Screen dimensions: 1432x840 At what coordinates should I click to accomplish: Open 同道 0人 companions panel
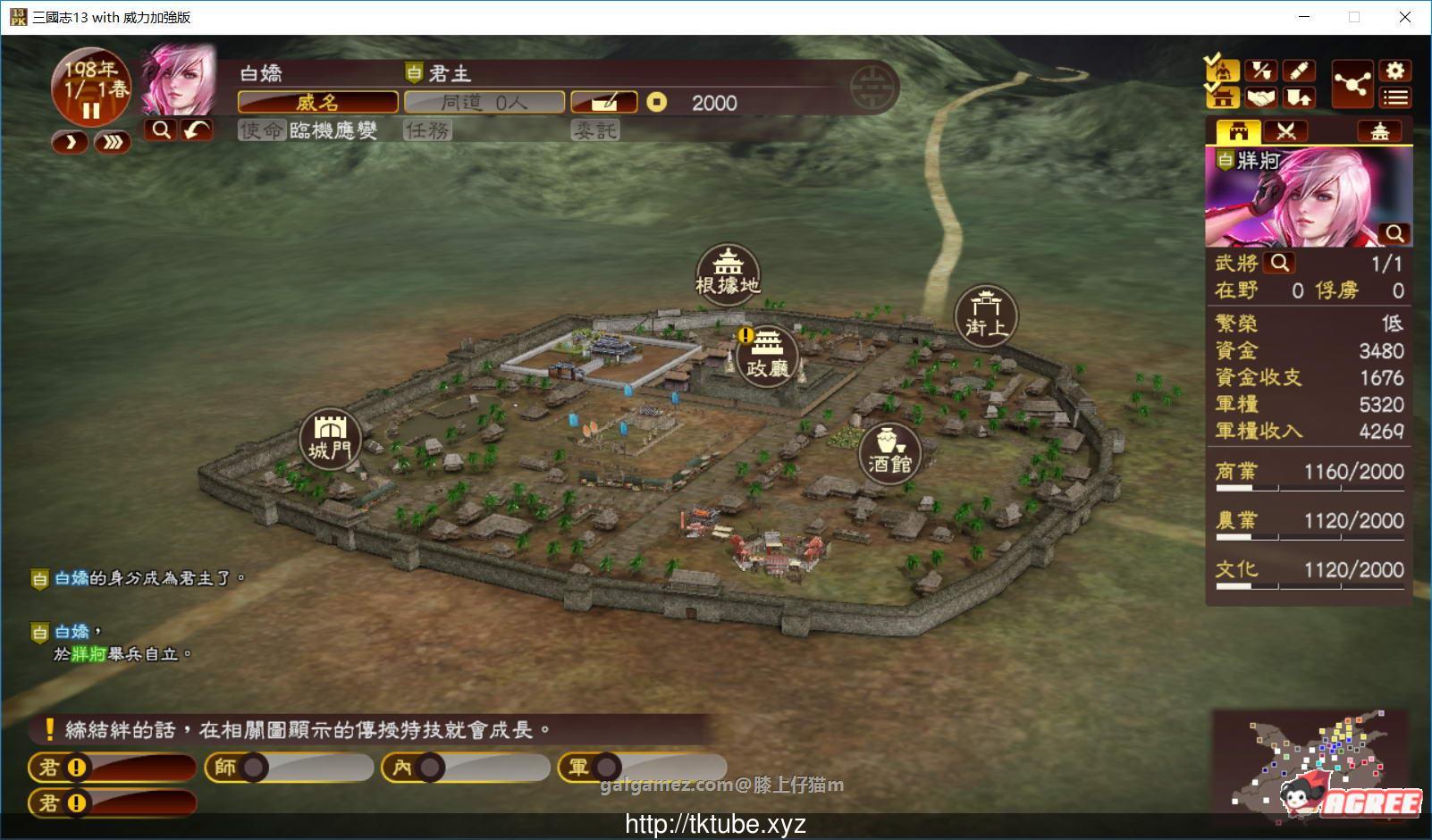coord(484,101)
